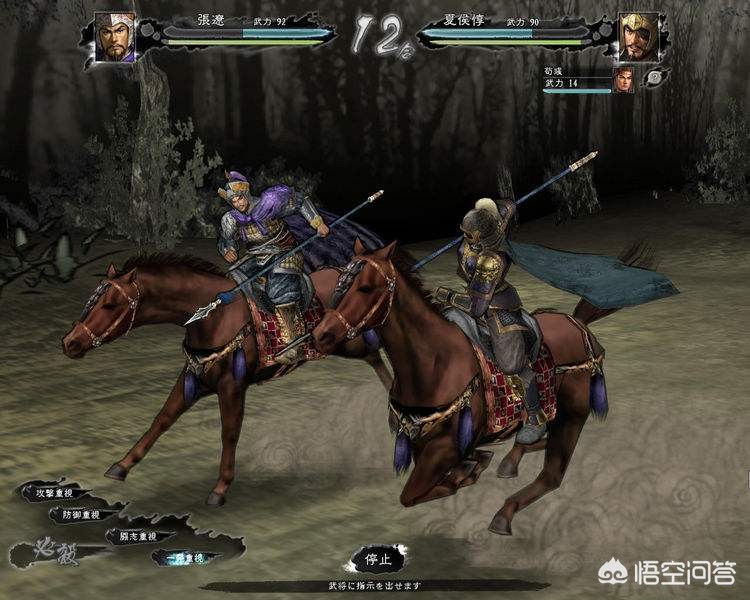The image size is (750, 600).
Task: Select Xiahou Dun's portrait (夏侯惇)
Action: [637, 37]
